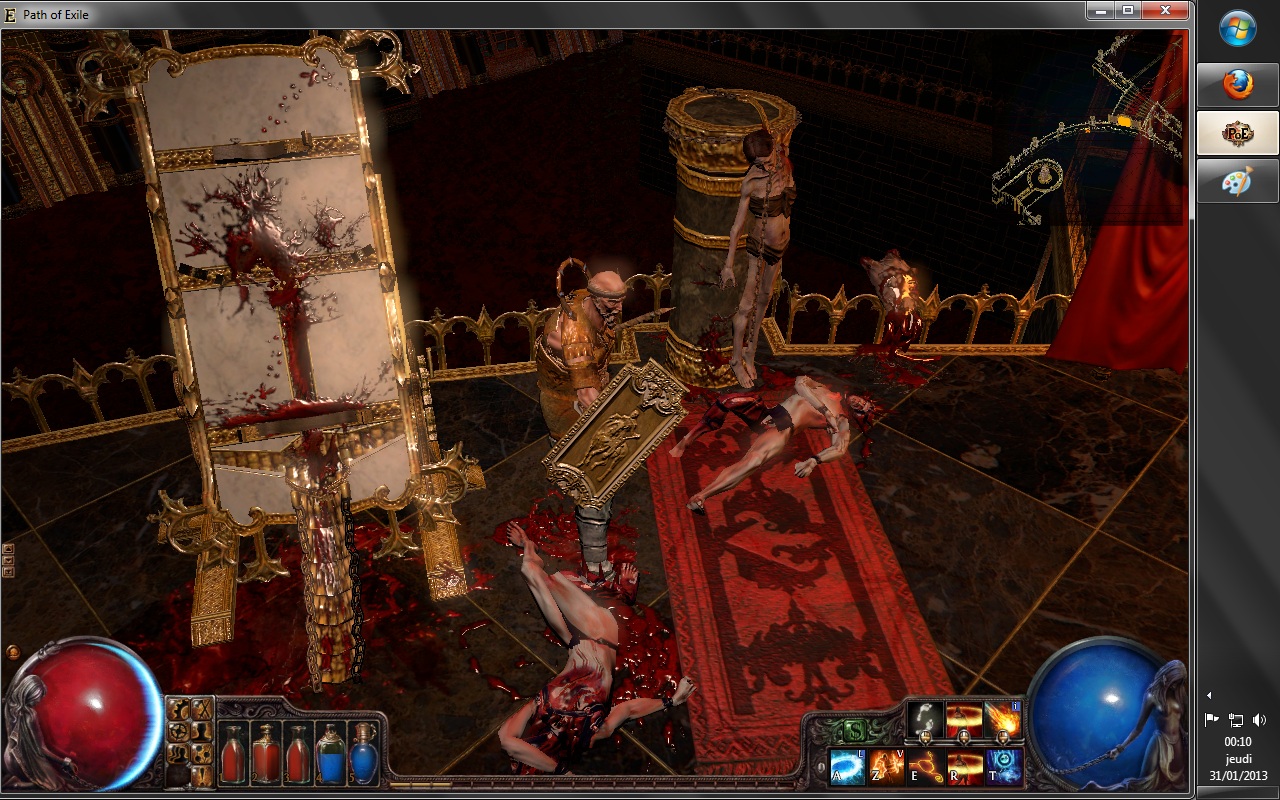The height and width of the screenshot is (800, 1280).
Task: Use the life flask numbered 1
Action: click(234, 753)
